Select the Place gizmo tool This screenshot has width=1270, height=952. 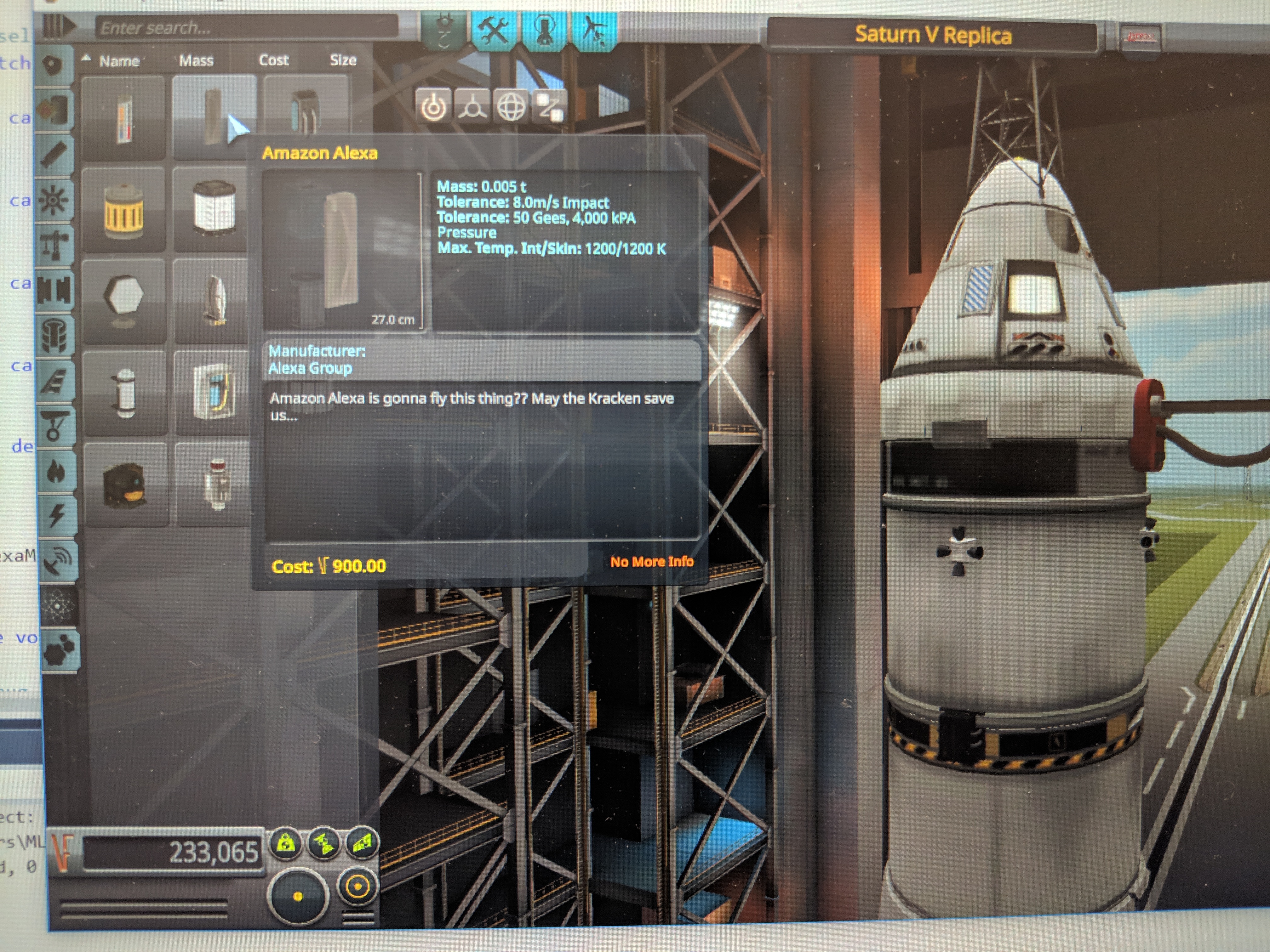click(x=433, y=107)
